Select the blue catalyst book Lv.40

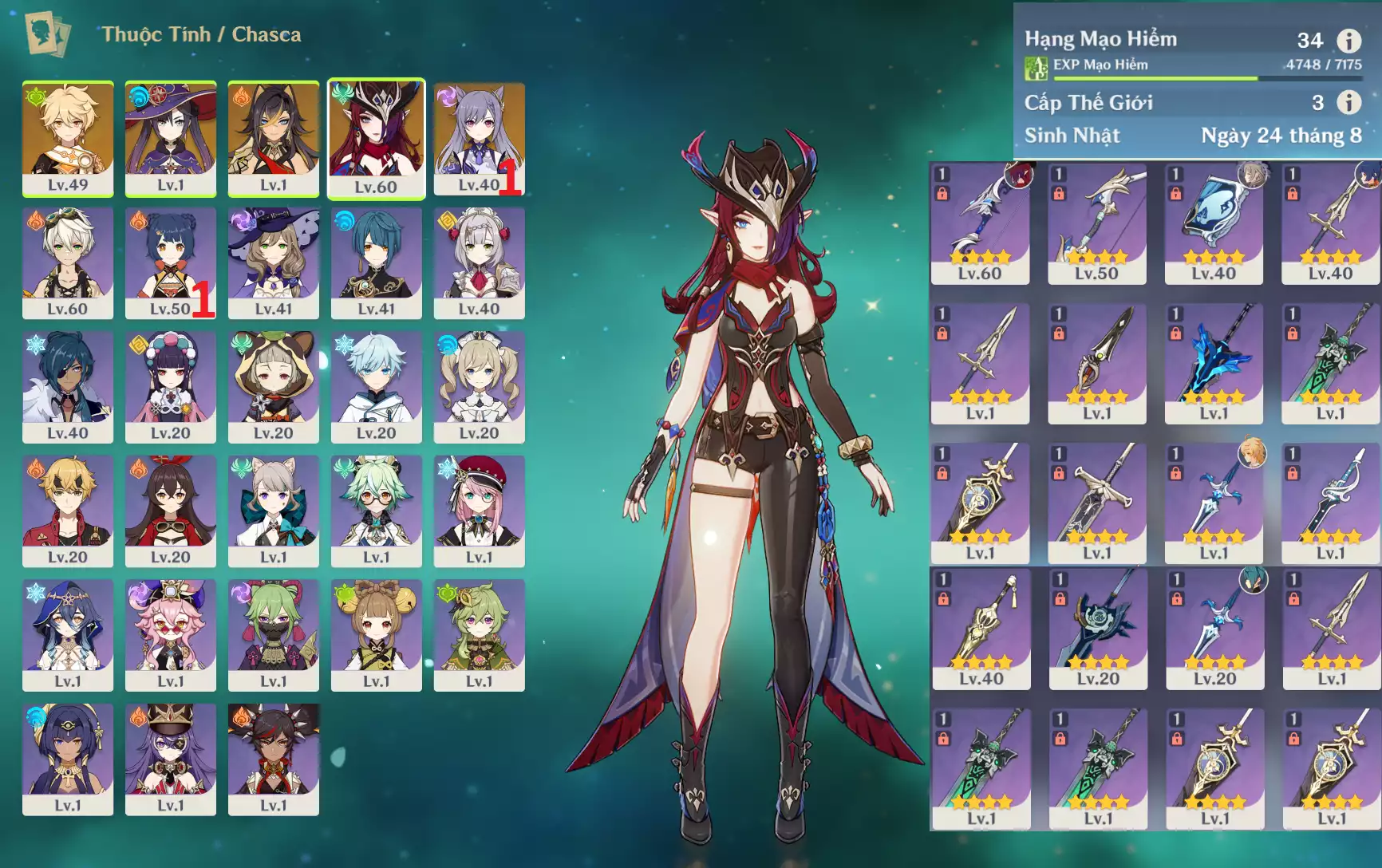point(1214,223)
